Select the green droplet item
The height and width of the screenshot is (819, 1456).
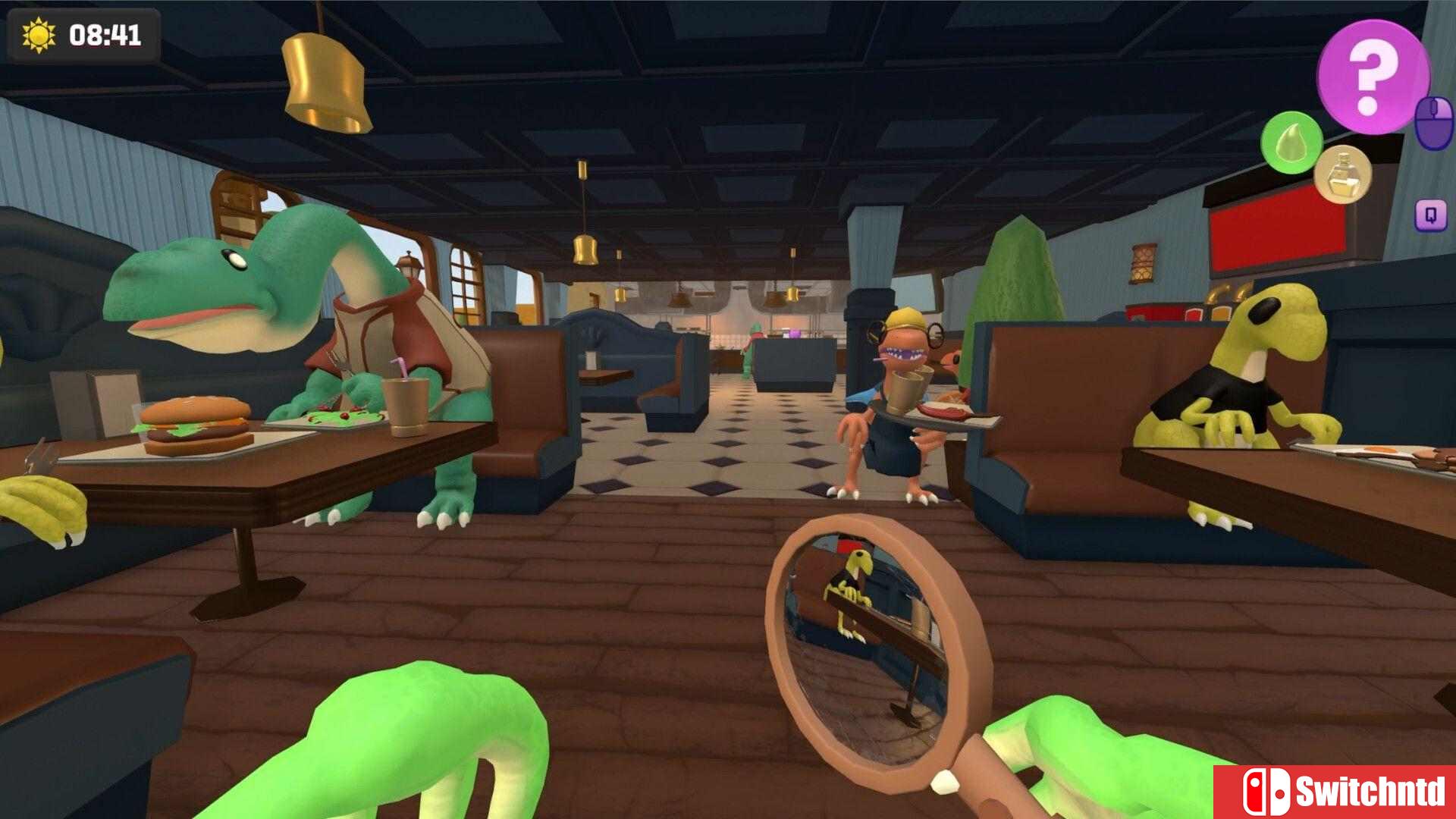coord(1291,143)
